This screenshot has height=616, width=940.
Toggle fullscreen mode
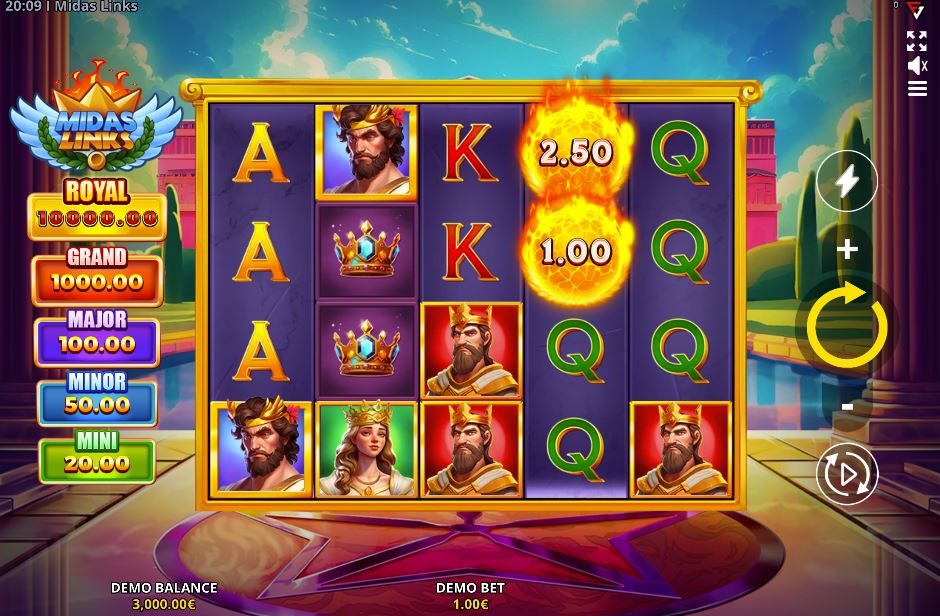917,41
